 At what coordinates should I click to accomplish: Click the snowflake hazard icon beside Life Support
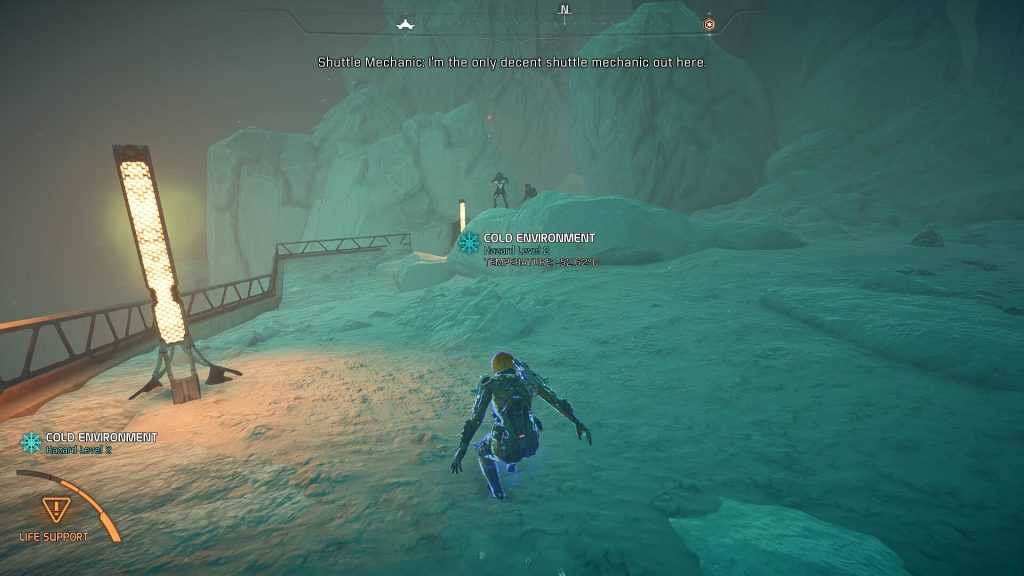[x=32, y=442]
